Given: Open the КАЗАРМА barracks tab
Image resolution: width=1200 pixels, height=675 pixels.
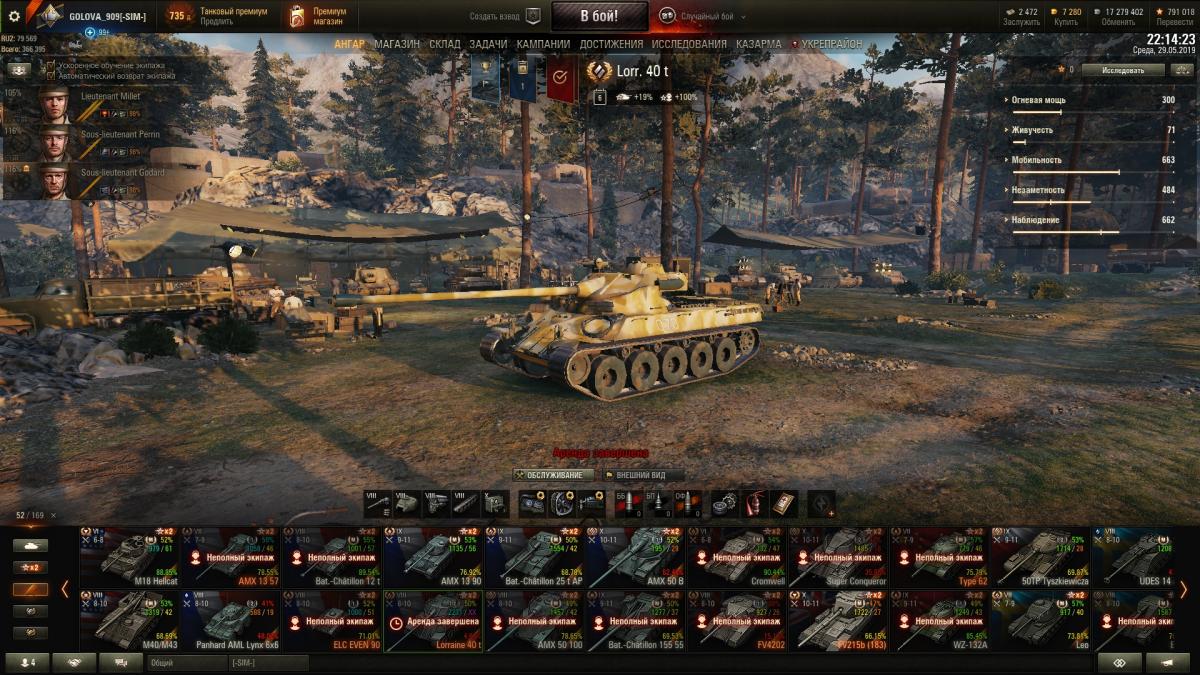Looking at the screenshot, I should pyautogui.click(x=759, y=44).
